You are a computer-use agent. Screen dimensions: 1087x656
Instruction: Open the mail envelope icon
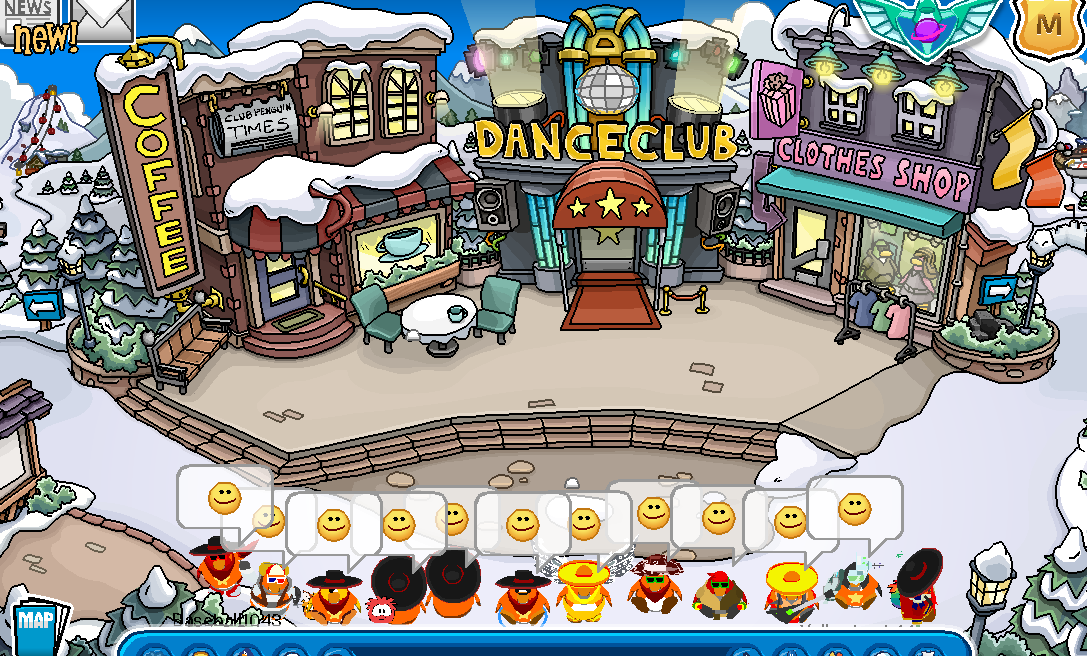pos(103,18)
